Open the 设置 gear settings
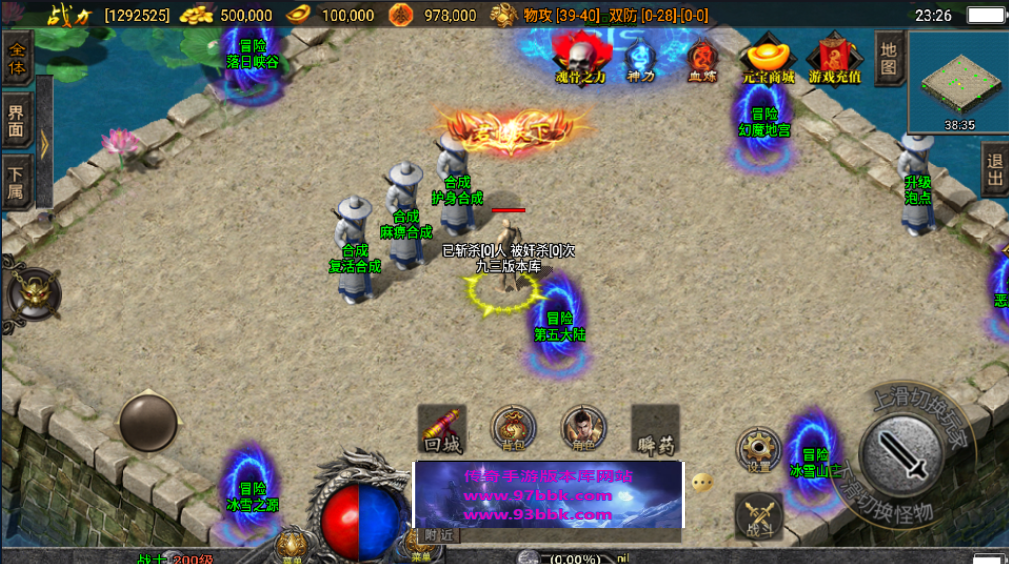 point(759,449)
